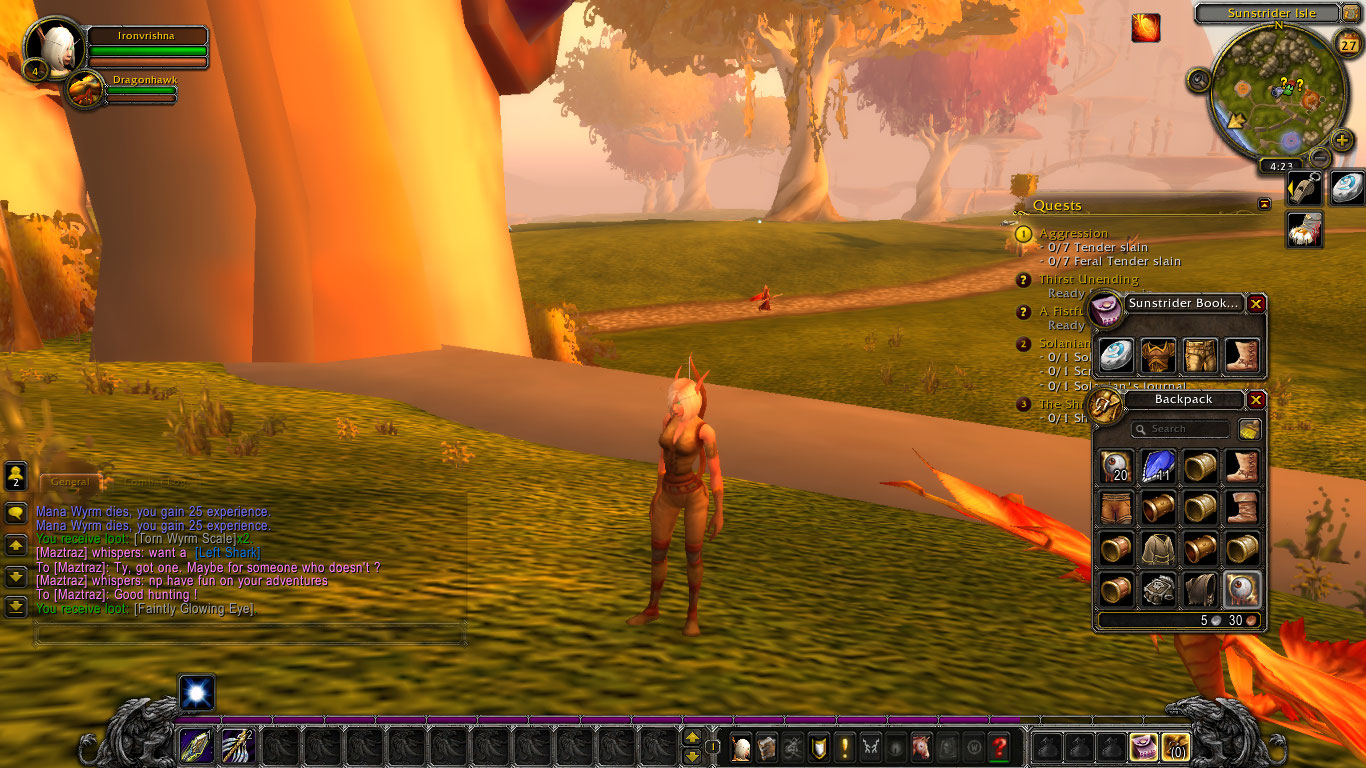This screenshot has height=768, width=1366.
Task: Click the Backpack search field
Action: tap(1181, 429)
